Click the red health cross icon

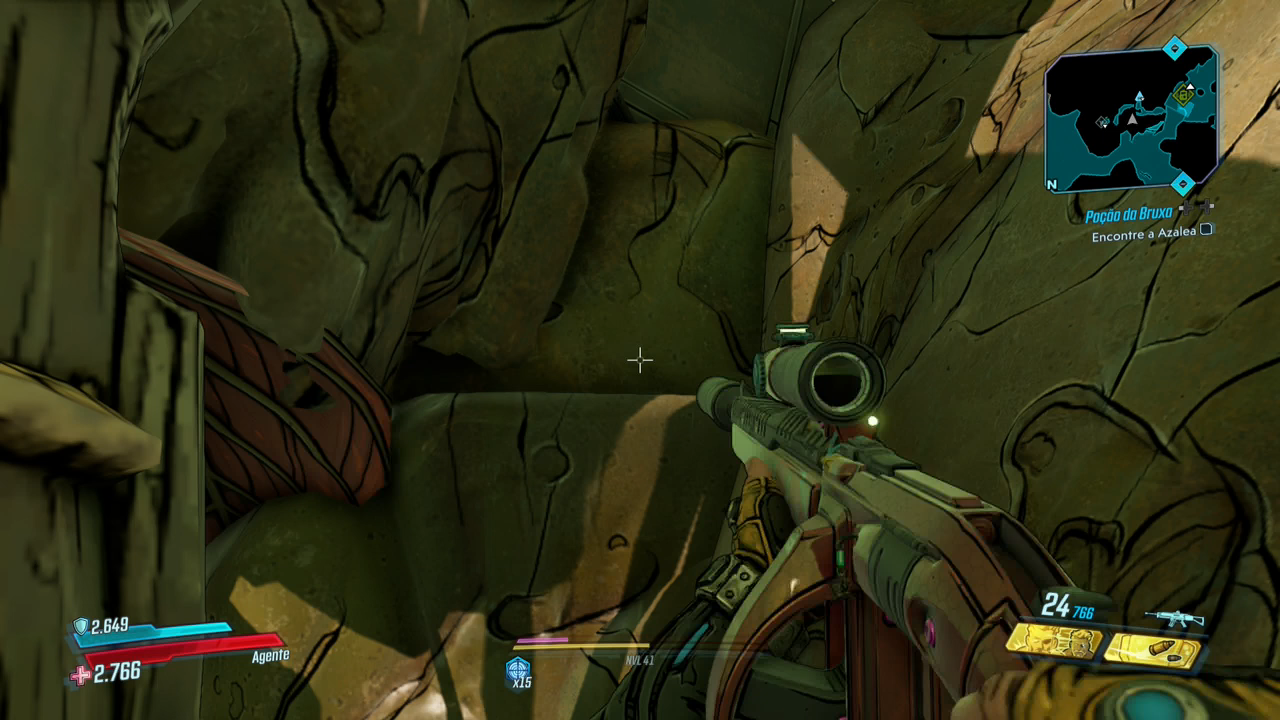(x=80, y=676)
